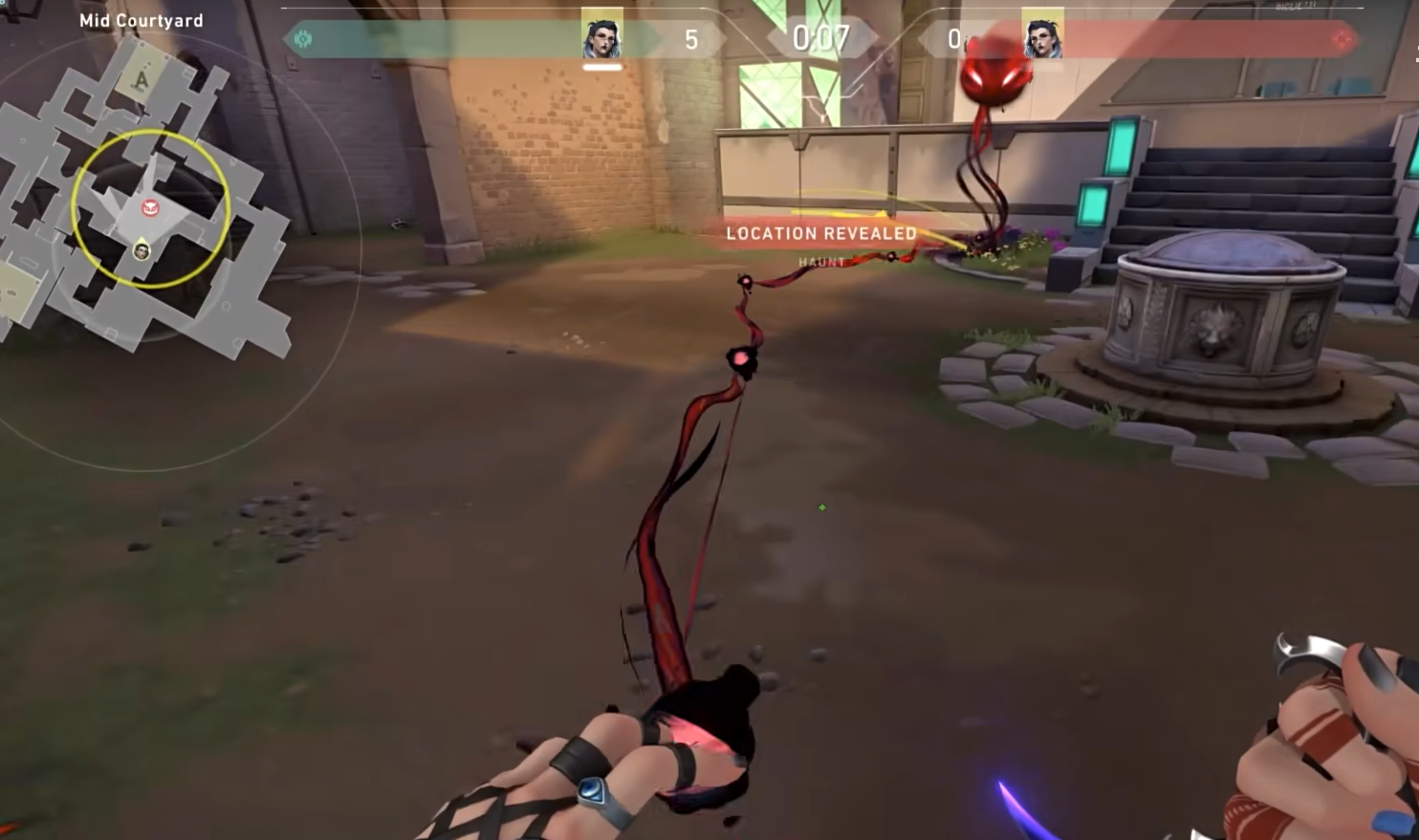Click the player agent marker on the minimap
Viewport: 1419px width, 840px height.
coord(142,250)
